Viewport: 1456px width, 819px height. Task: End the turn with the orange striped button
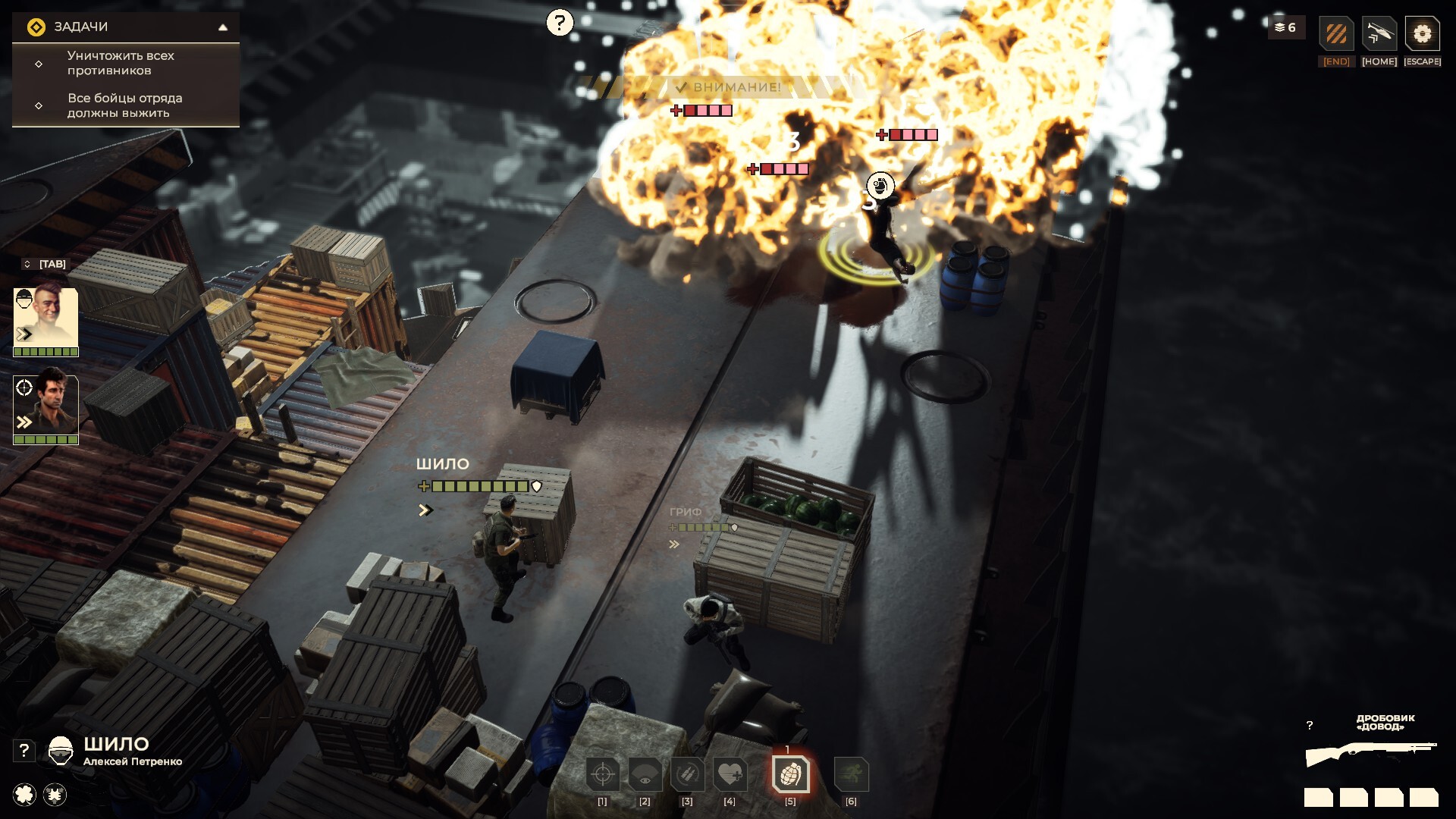pos(1336,34)
